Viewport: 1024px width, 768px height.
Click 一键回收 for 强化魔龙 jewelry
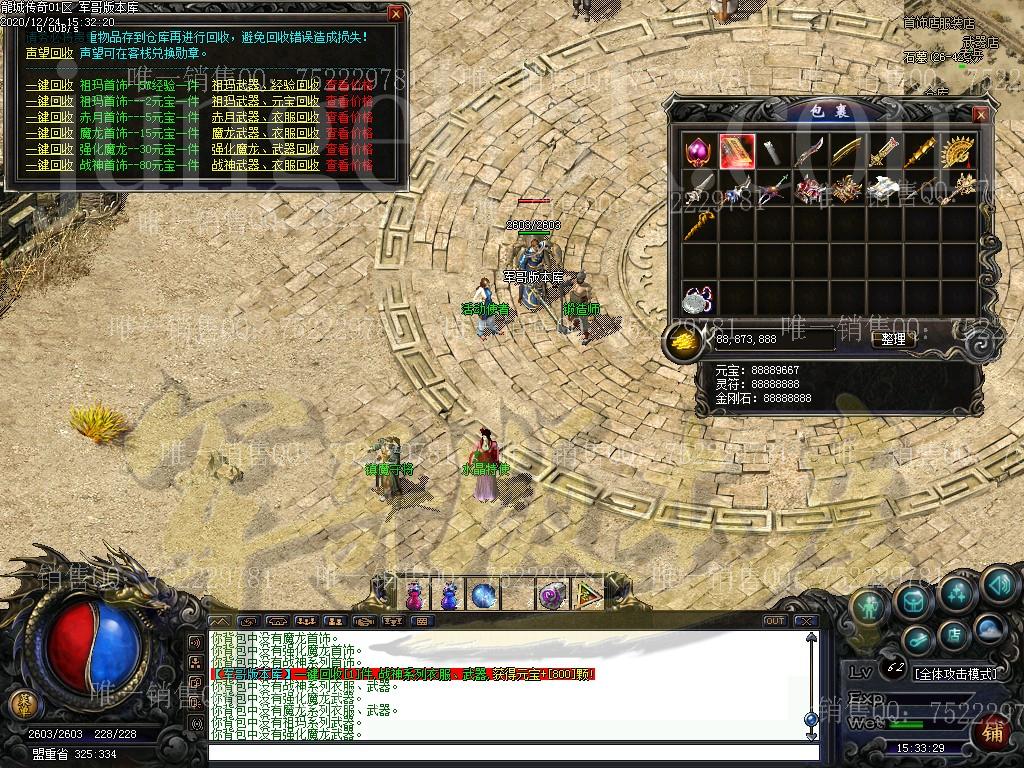coord(50,149)
